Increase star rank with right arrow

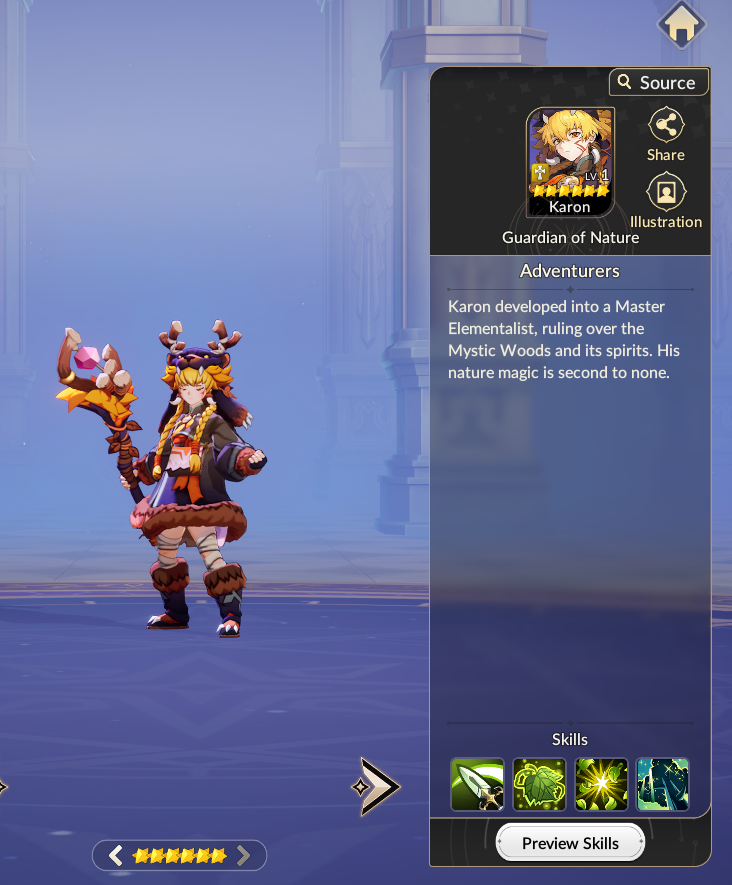point(243,855)
